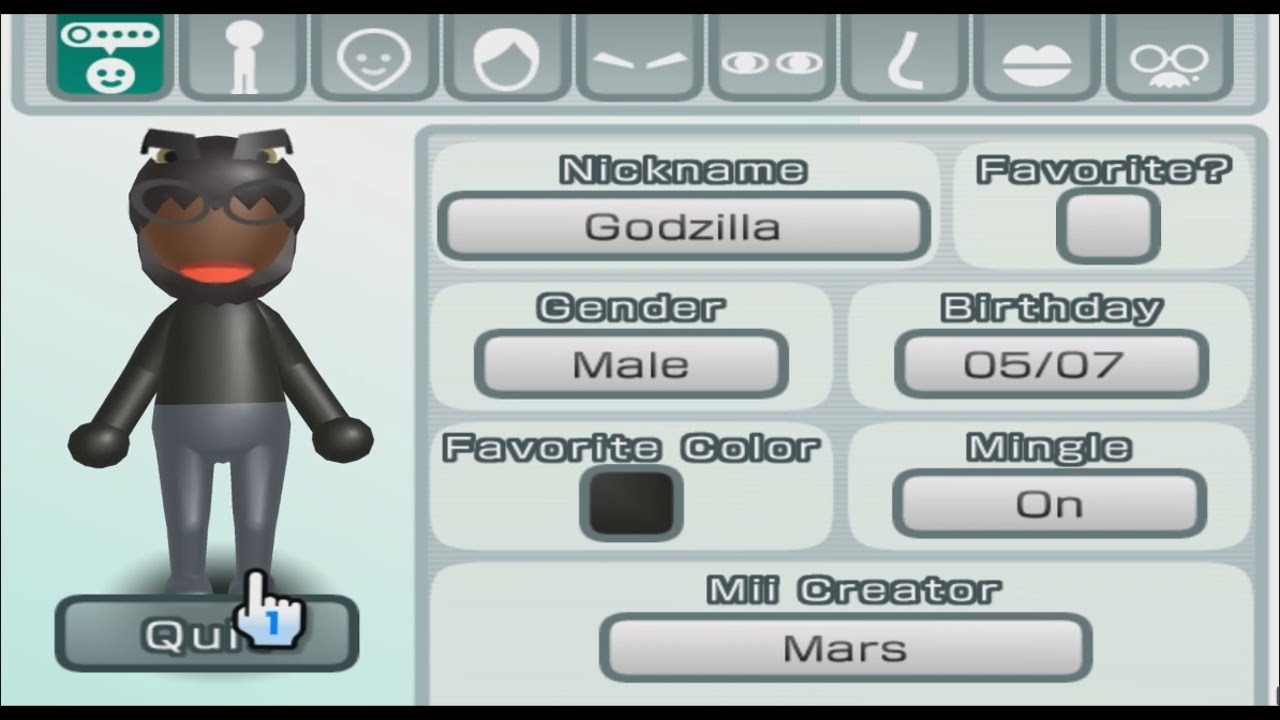Viewport: 1280px width, 720px height.
Task: Turn Mingle setting off
Action: coord(1050,503)
